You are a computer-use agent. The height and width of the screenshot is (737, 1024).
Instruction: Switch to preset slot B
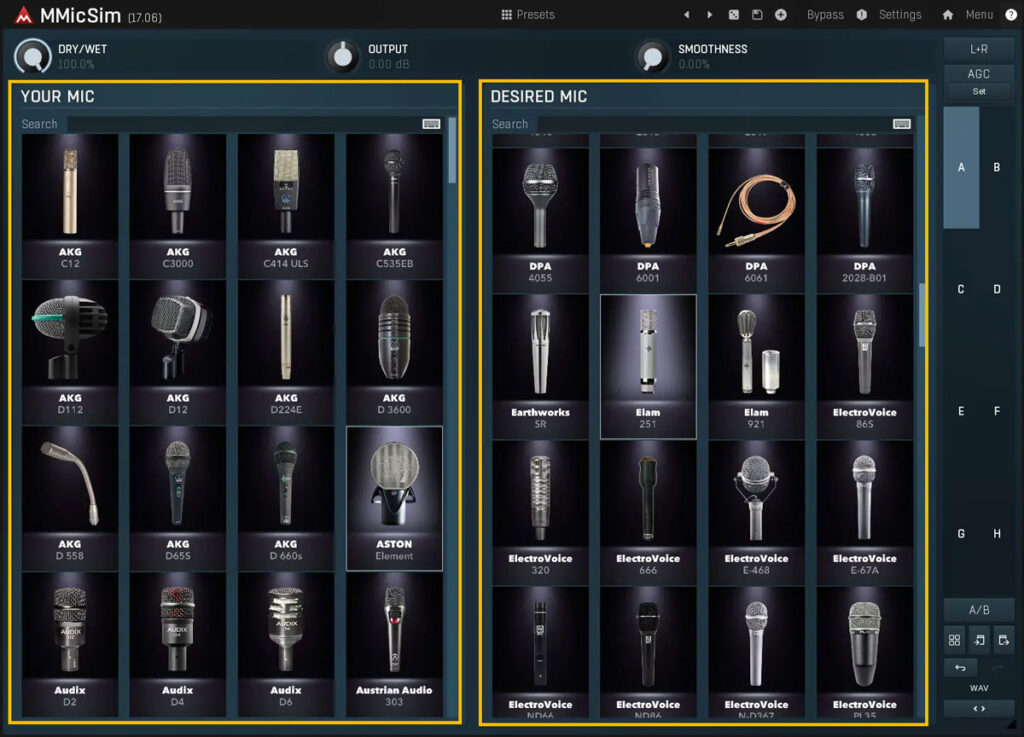coord(997,168)
